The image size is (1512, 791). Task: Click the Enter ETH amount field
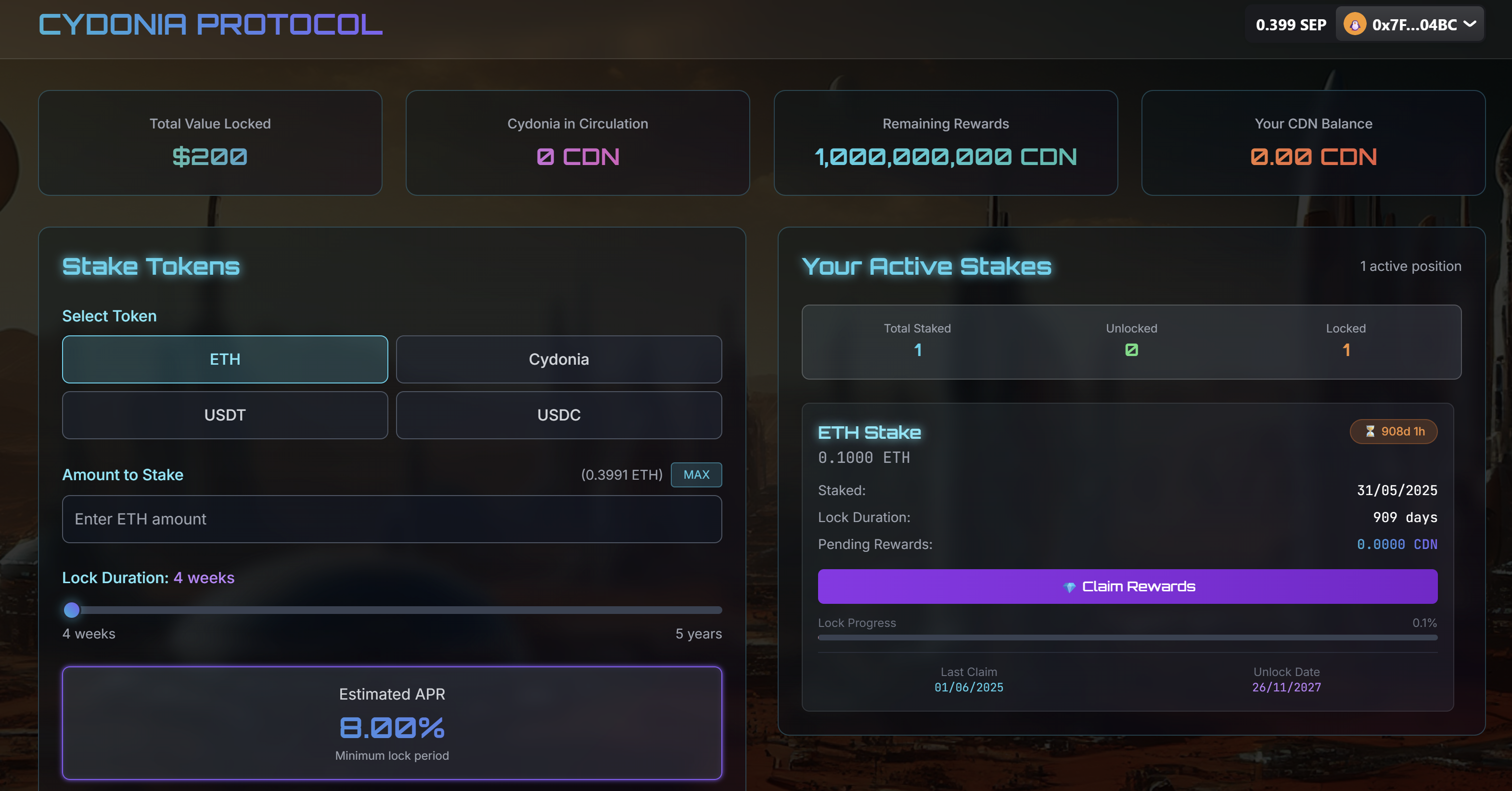pyautogui.click(x=392, y=519)
